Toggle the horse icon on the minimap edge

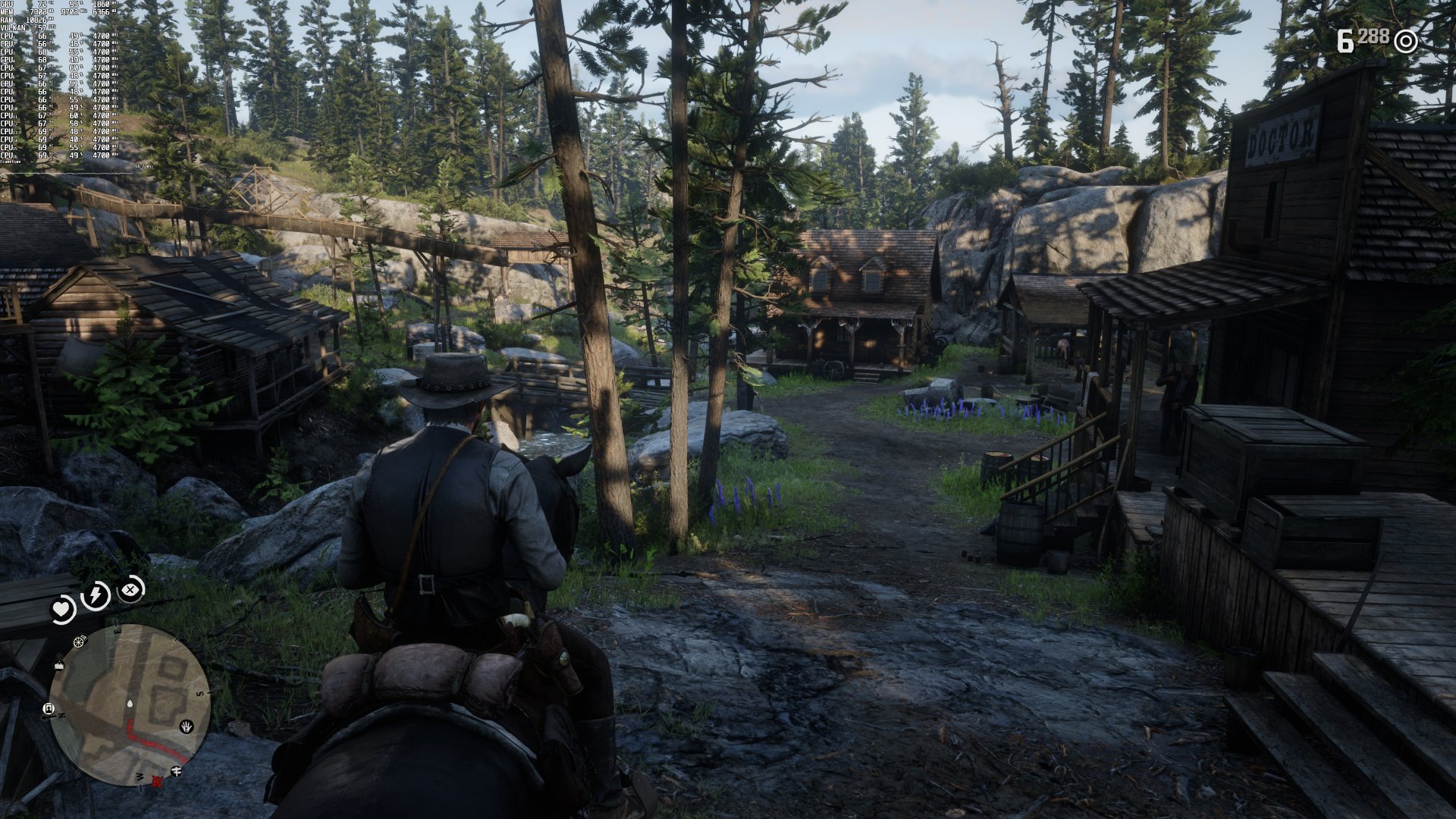[177, 771]
